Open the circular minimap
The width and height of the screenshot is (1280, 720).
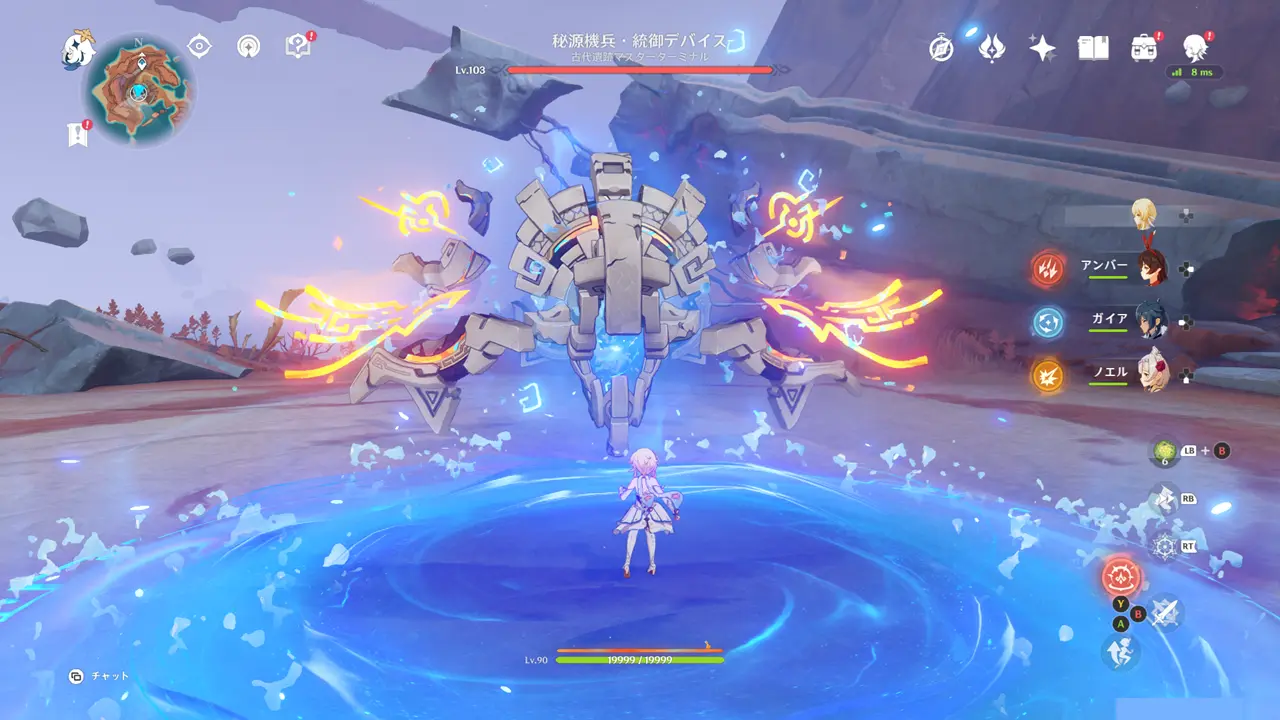pos(139,91)
